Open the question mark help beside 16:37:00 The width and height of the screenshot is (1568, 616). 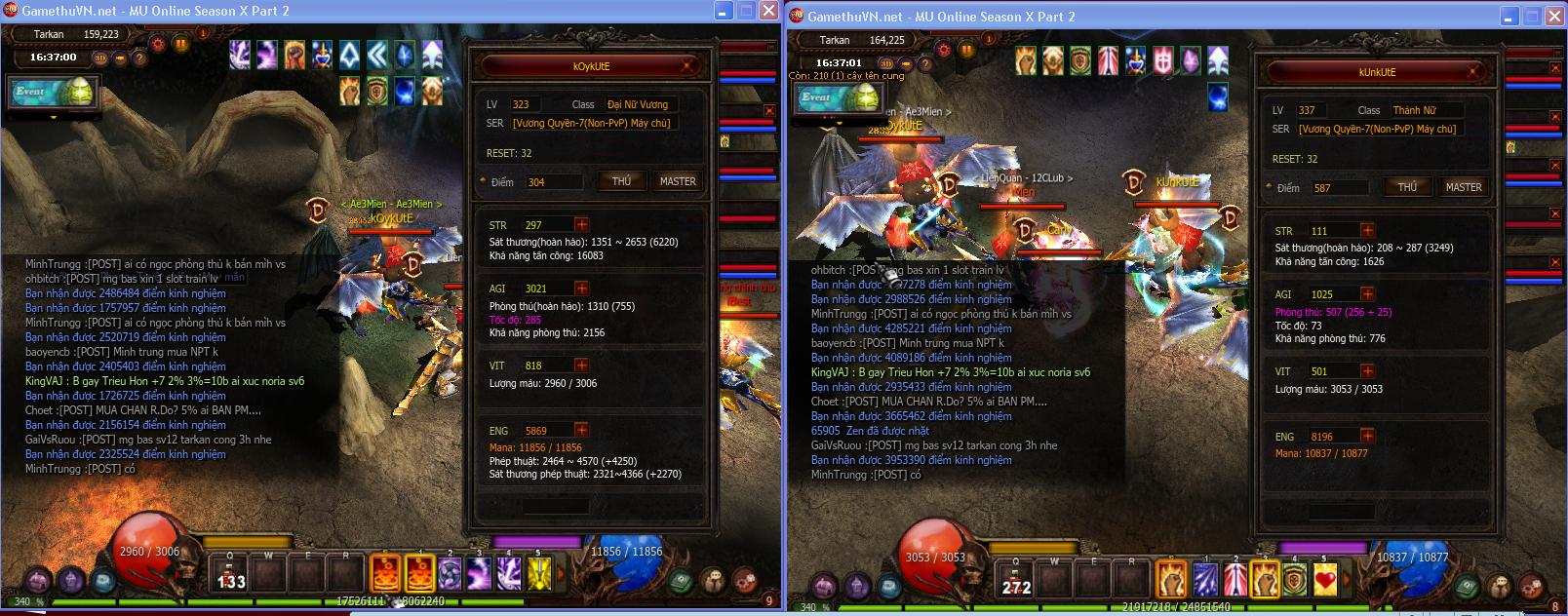(x=139, y=58)
